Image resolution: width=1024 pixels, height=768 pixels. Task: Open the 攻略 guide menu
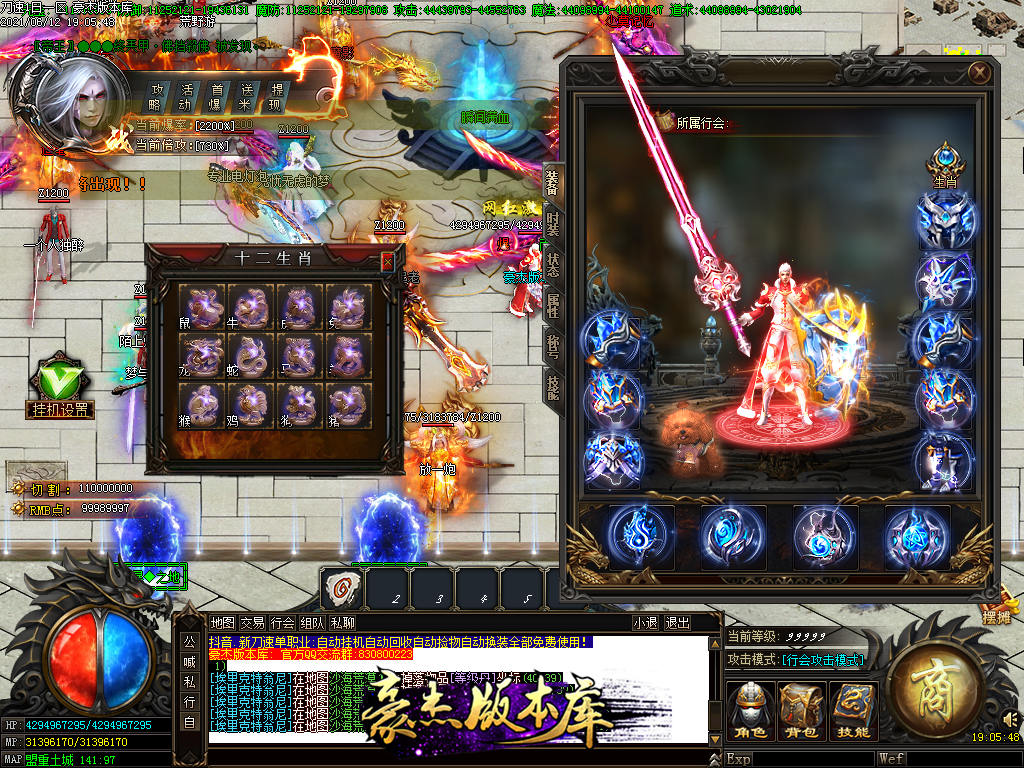(x=155, y=96)
